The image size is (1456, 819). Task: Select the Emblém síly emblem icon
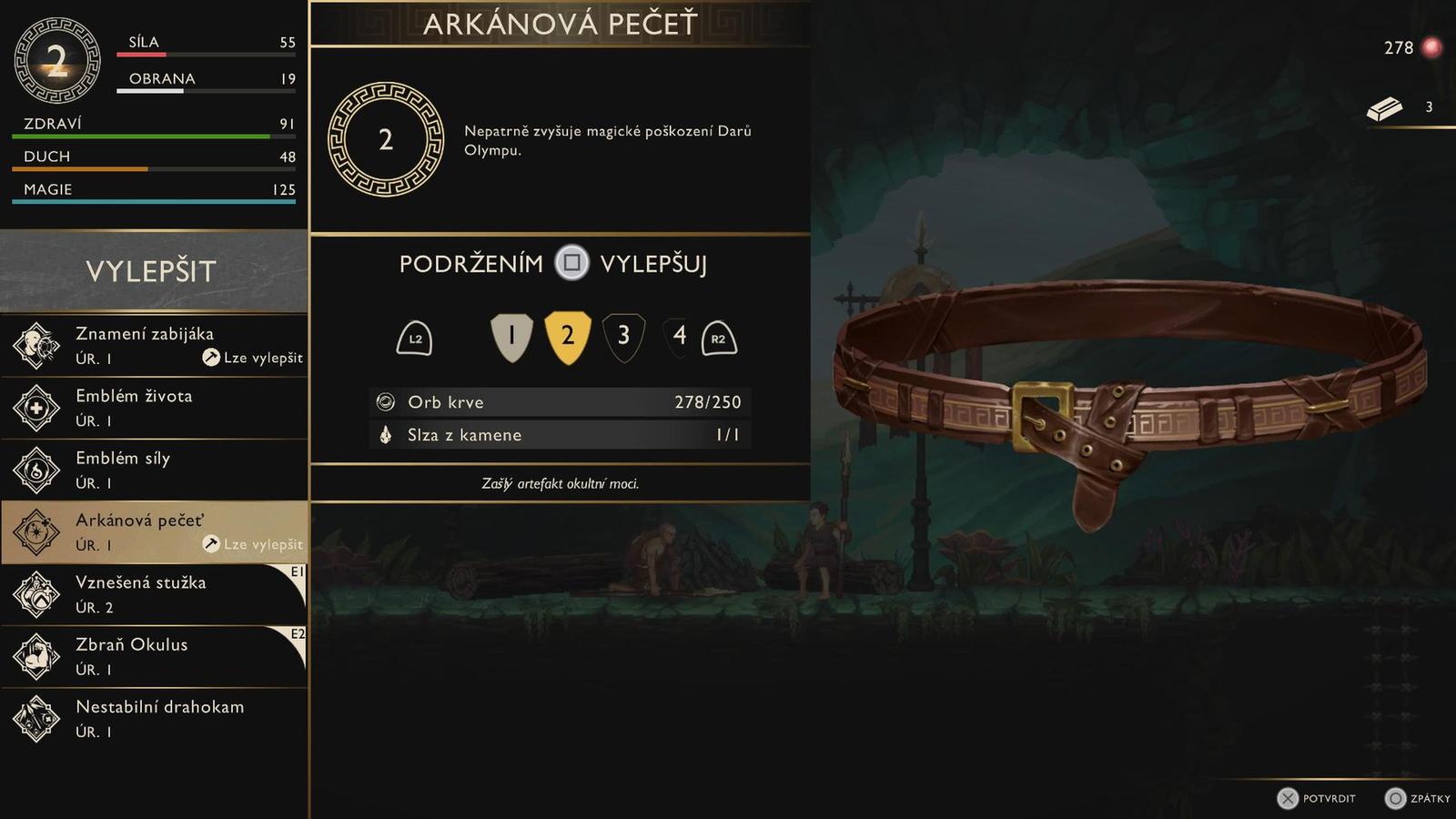pyautogui.click(x=35, y=470)
